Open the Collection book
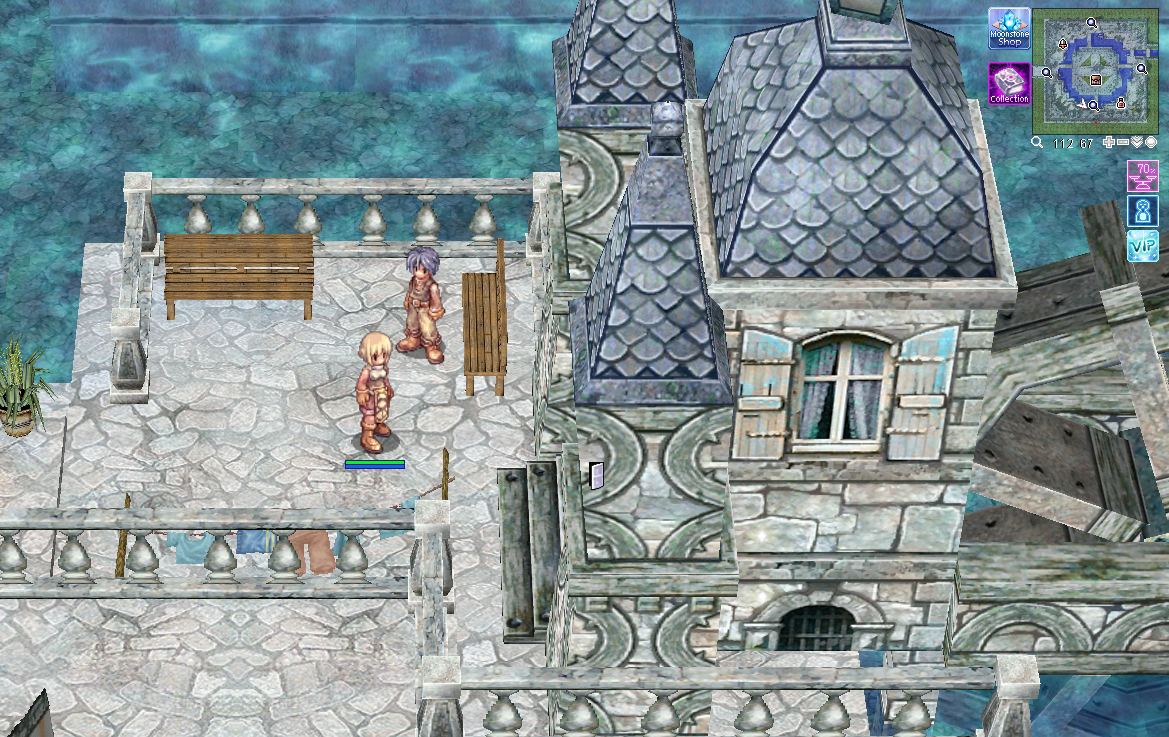This screenshot has height=737, width=1169. click(1009, 84)
